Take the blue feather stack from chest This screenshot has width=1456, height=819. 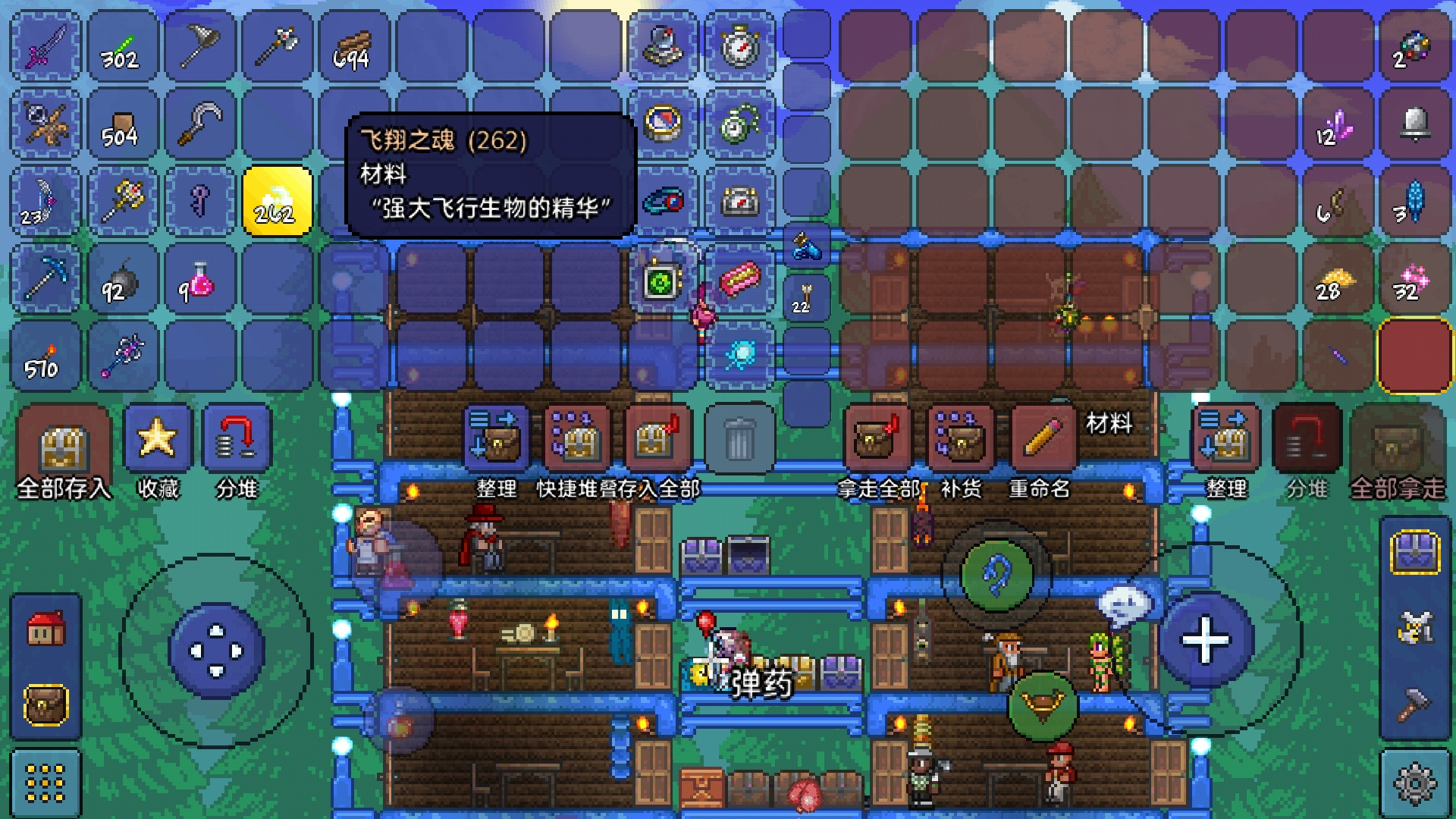click(x=1414, y=202)
